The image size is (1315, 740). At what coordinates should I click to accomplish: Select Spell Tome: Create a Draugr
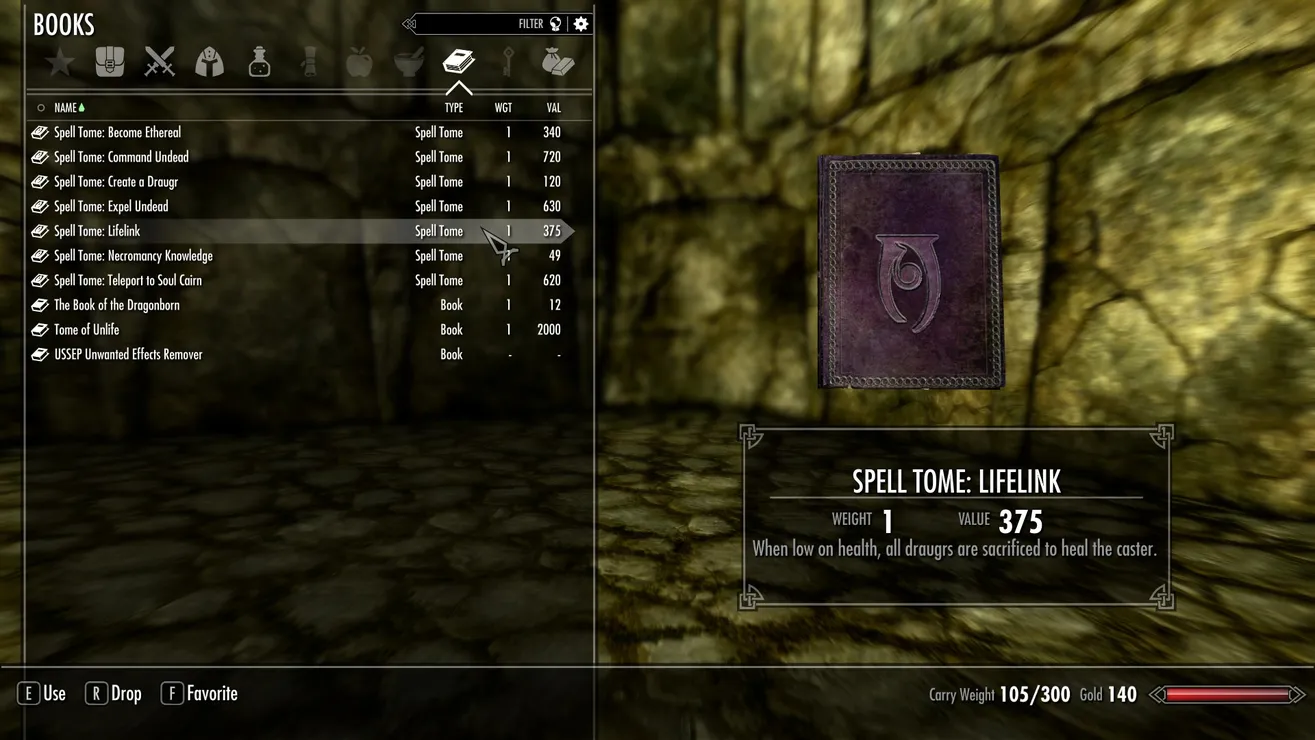[x=116, y=182]
